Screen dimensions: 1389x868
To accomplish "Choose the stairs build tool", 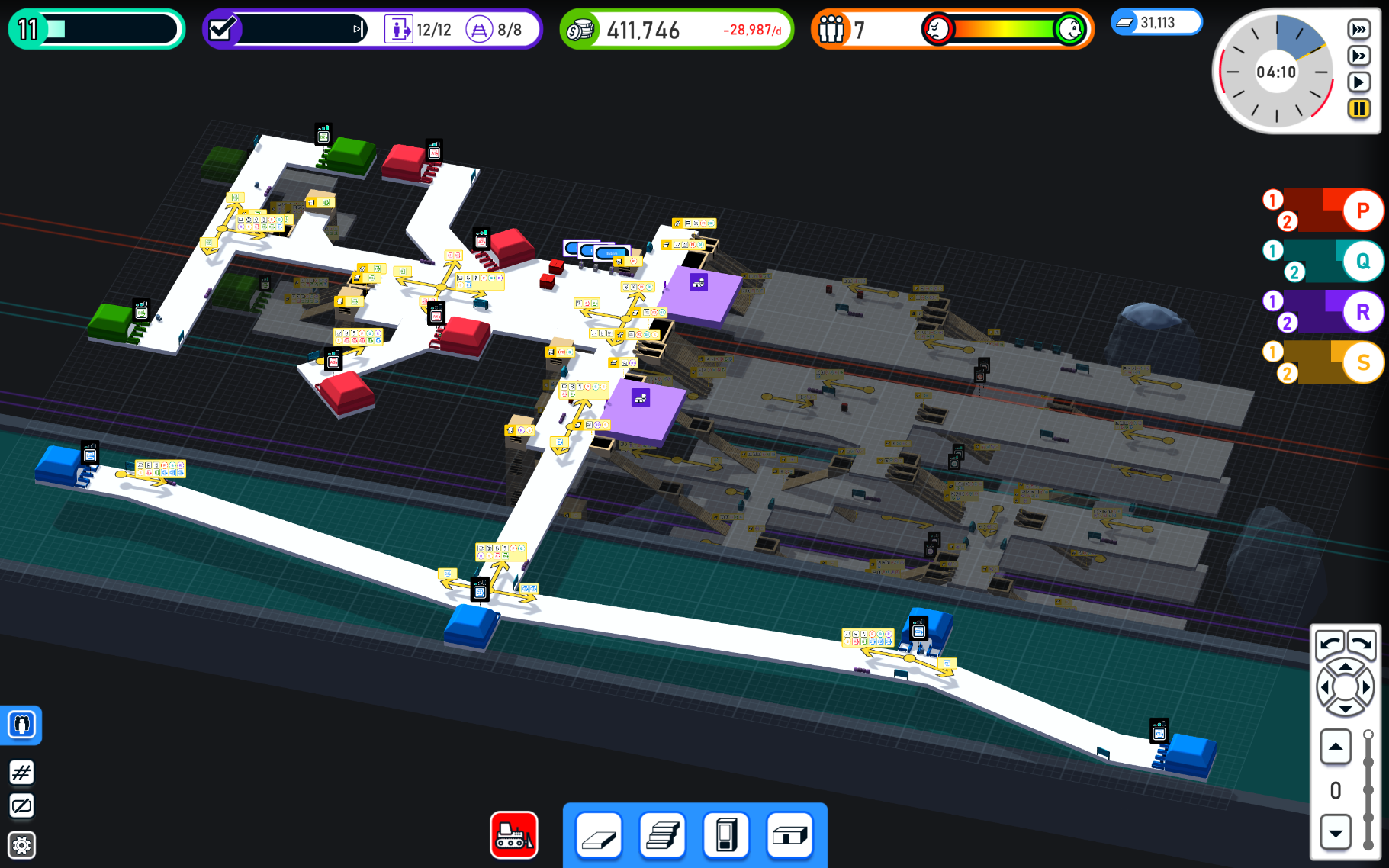I will (663, 836).
